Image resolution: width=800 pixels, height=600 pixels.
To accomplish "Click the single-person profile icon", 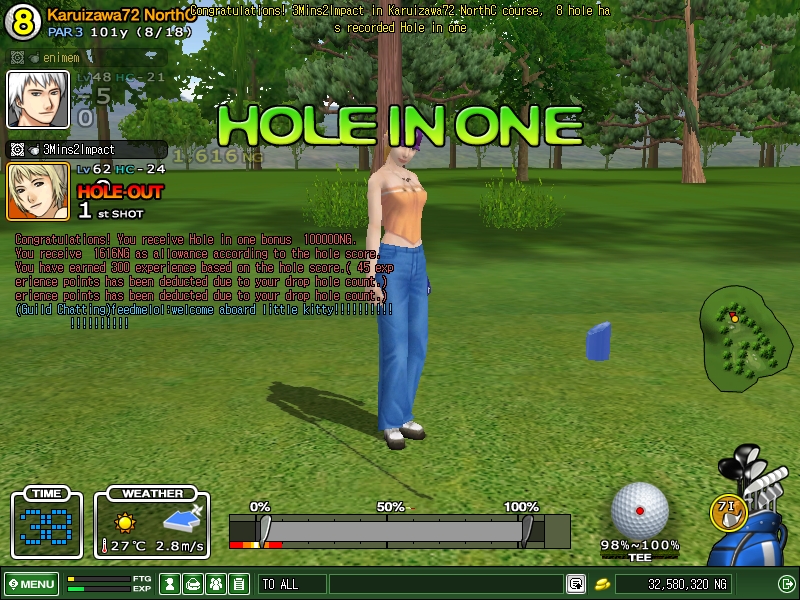I will (x=170, y=584).
